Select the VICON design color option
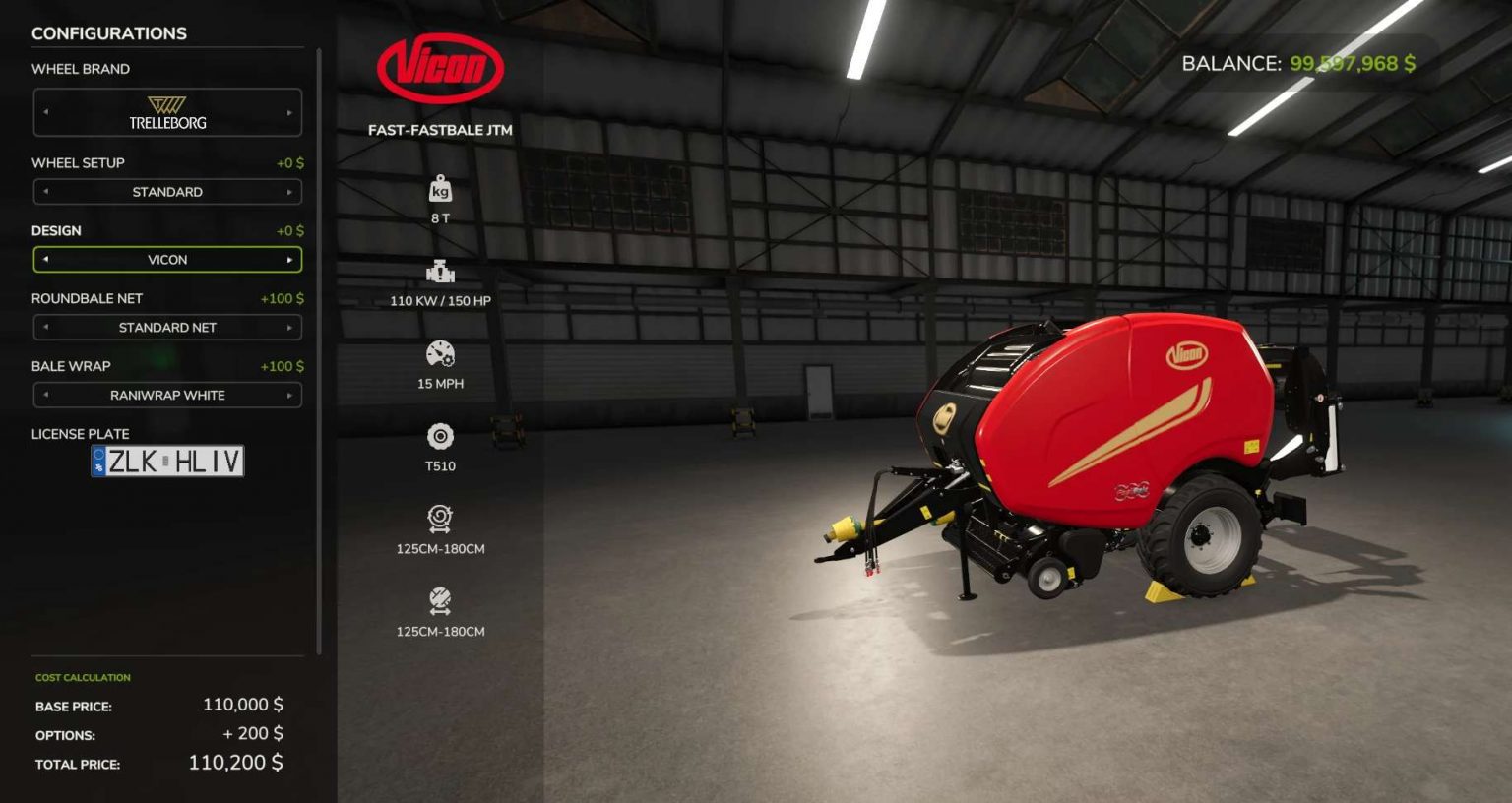Screen dimensions: 1512x803 point(166,259)
